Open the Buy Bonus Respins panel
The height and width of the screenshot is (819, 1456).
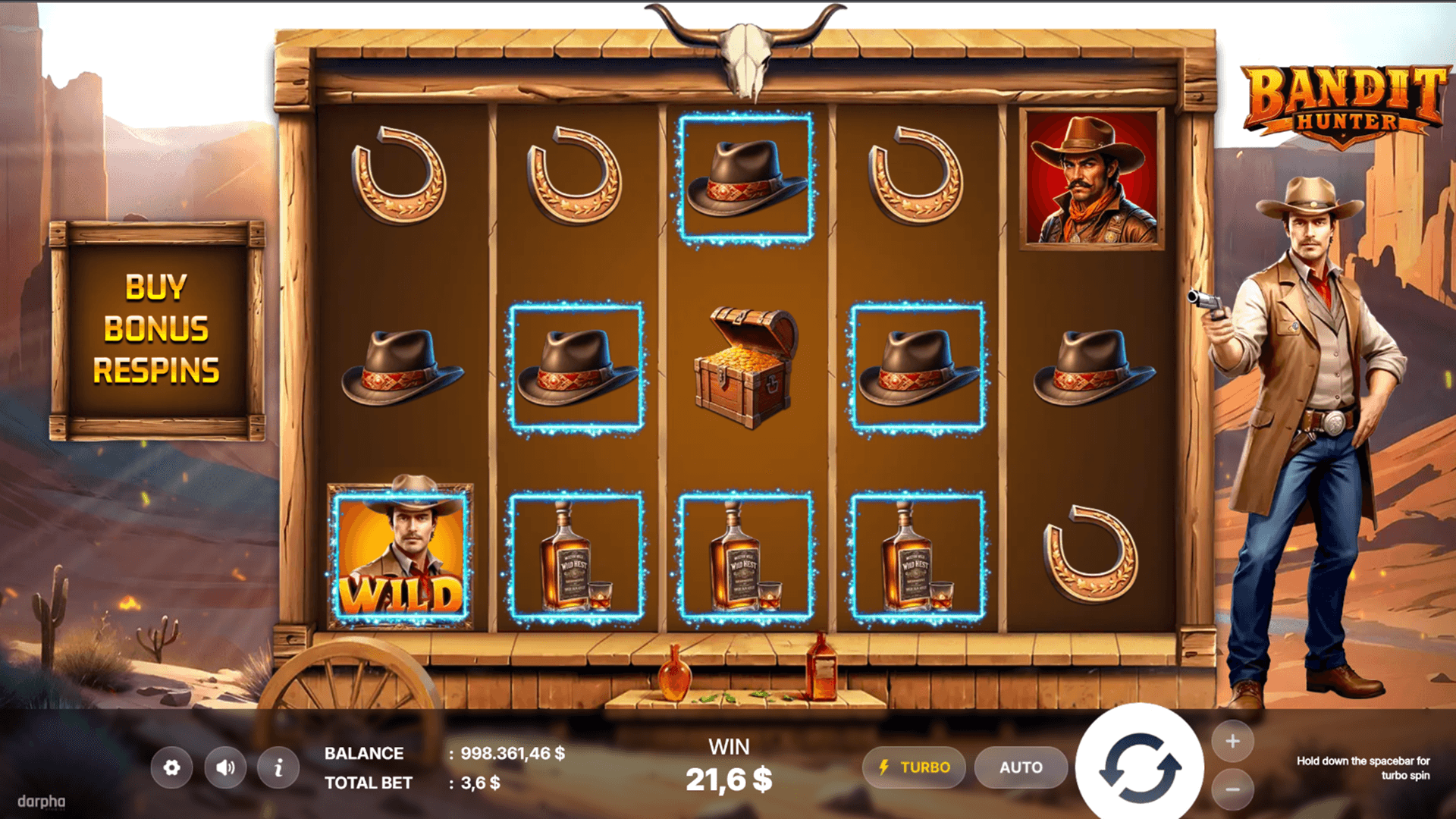(x=157, y=330)
